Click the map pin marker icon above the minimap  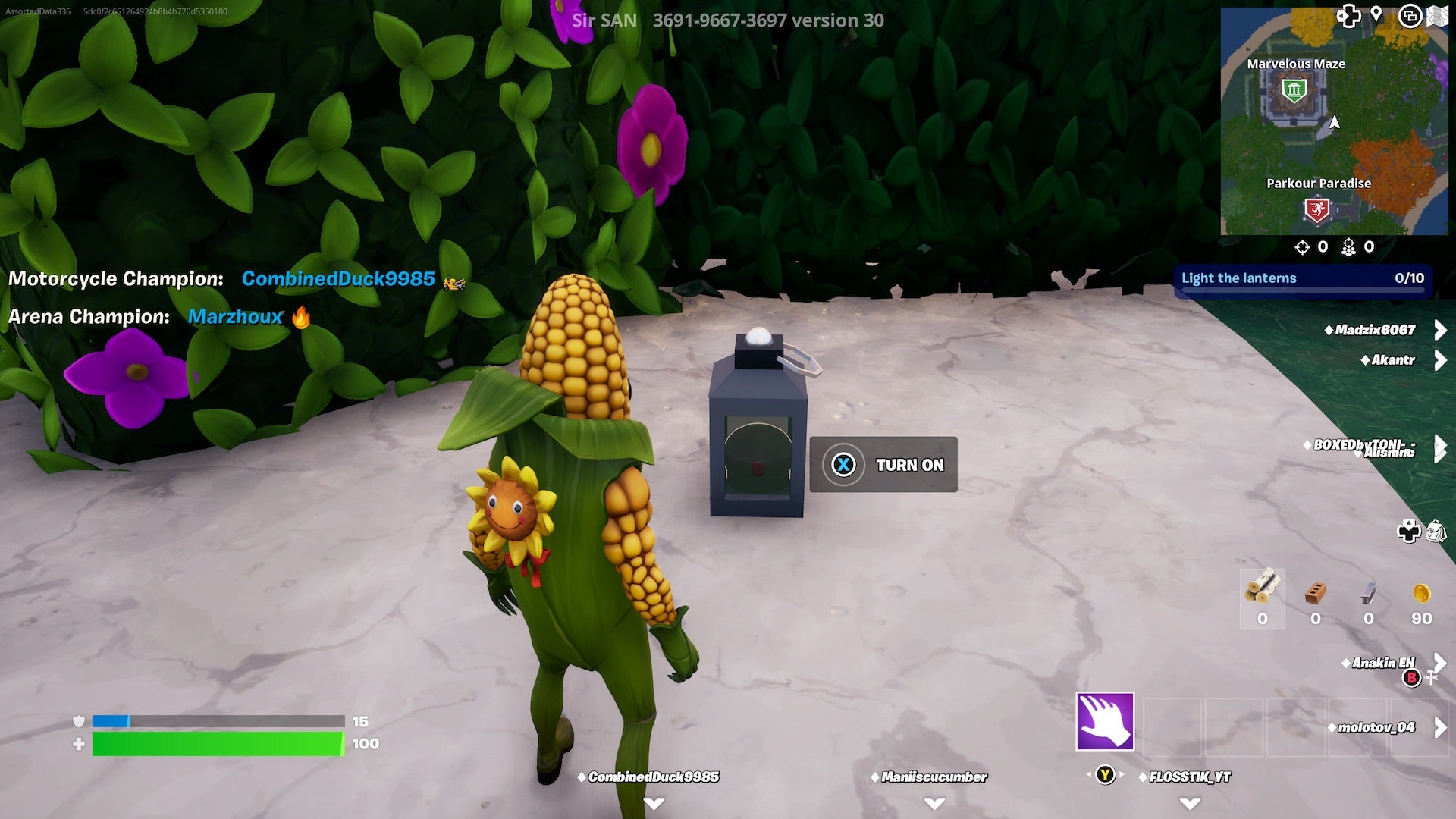click(x=1376, y=14)
